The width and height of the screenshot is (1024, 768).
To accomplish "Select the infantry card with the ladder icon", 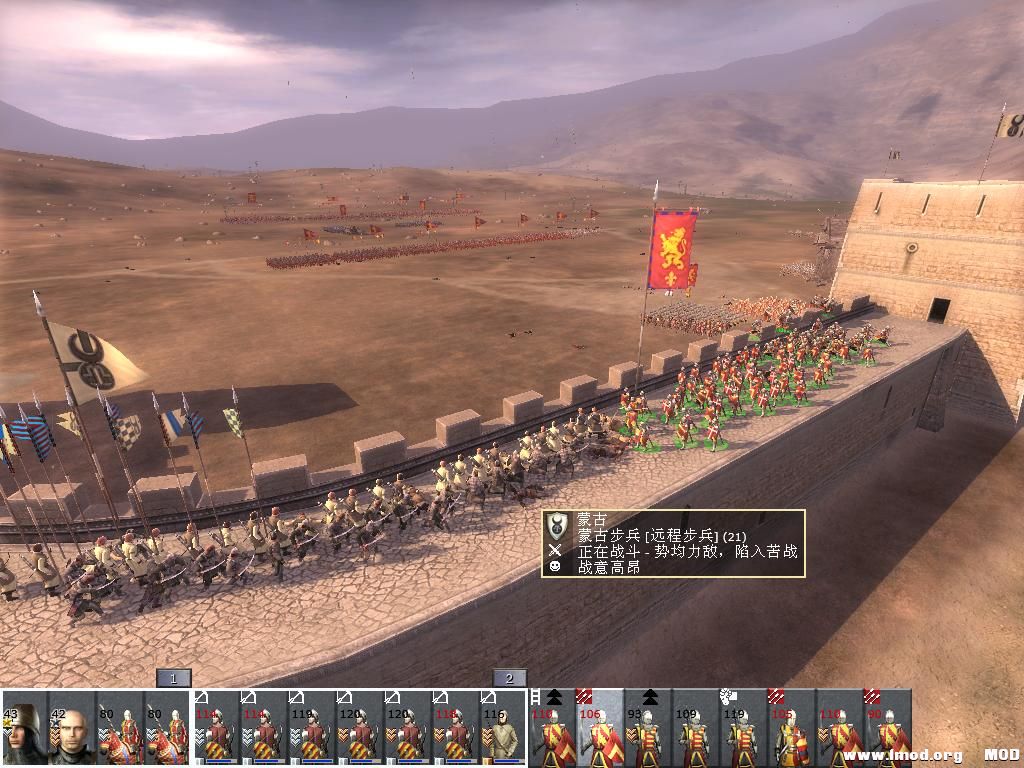I will pos(552,728).
